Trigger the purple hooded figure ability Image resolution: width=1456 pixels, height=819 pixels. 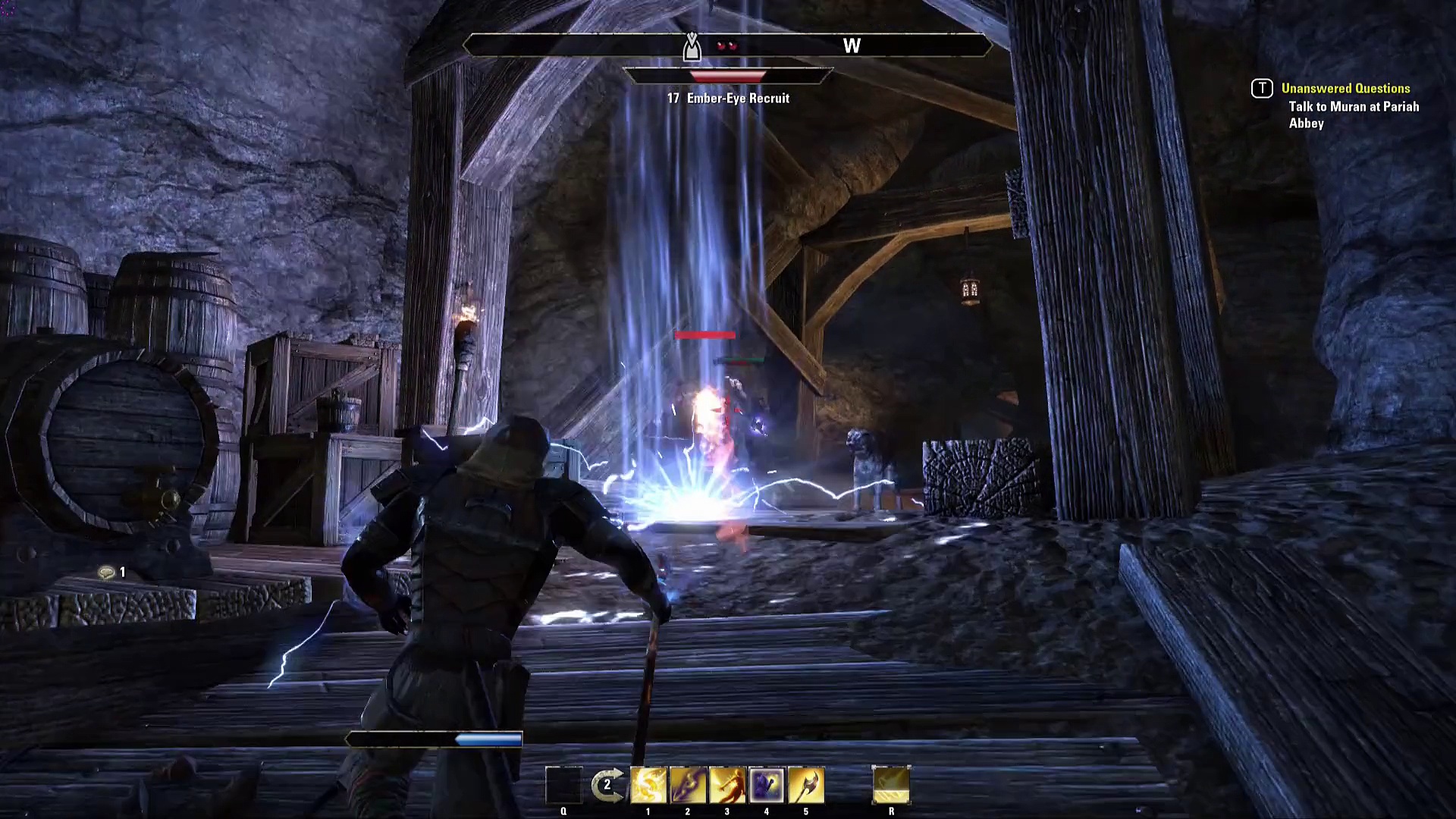[x=767, y=785]
